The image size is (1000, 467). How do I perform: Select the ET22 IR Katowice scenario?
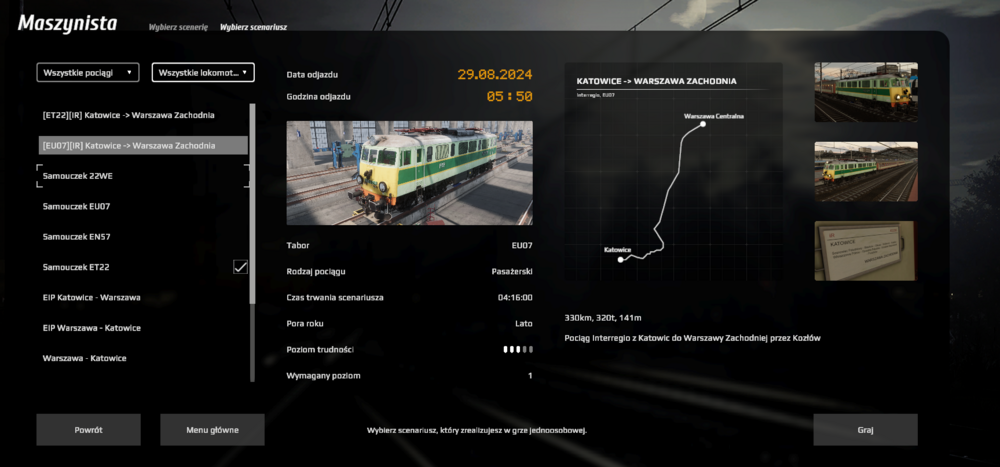coord(128,115)
